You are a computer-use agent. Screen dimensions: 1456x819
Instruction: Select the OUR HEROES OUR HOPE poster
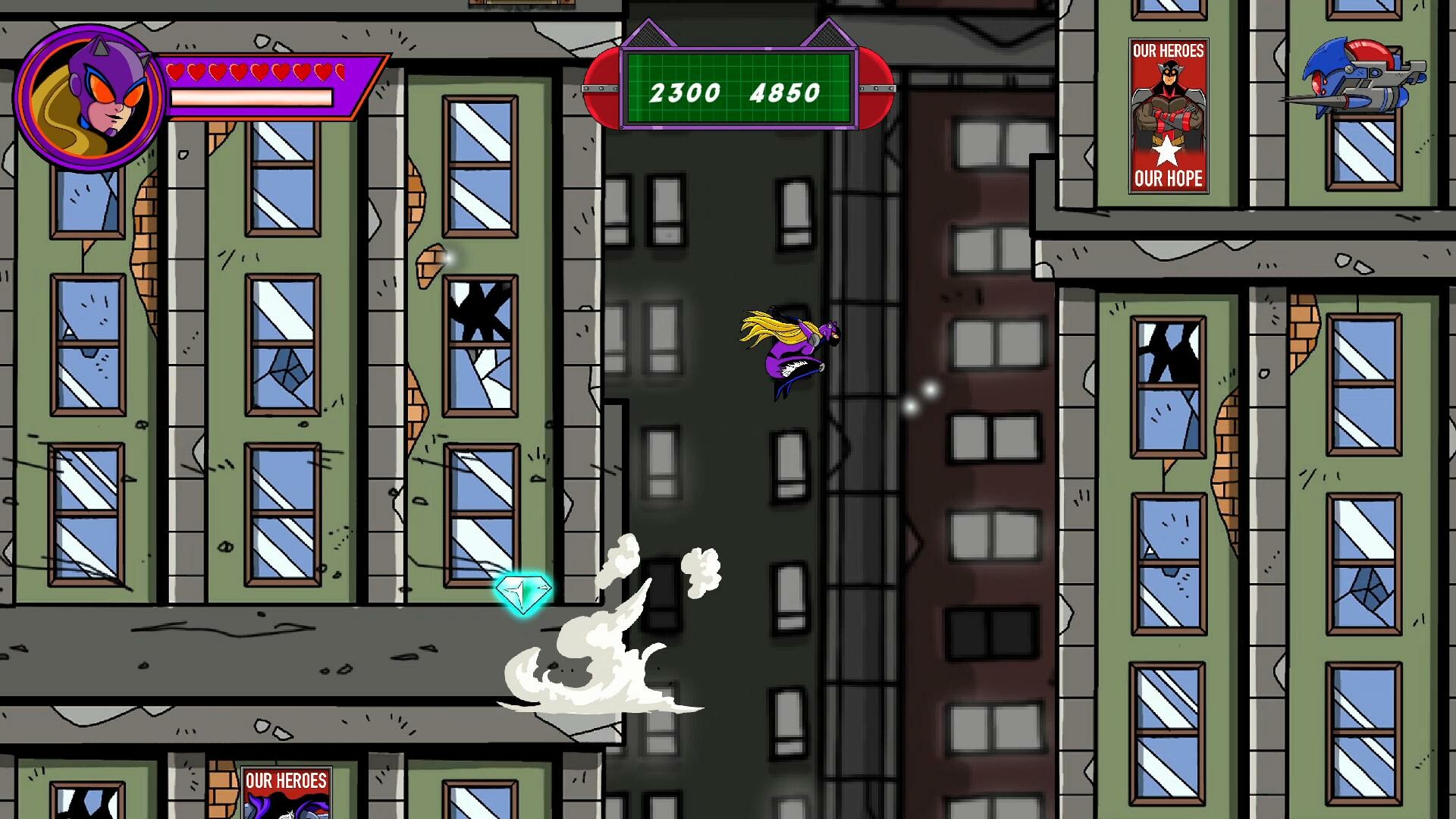[x=1168, y=114]
